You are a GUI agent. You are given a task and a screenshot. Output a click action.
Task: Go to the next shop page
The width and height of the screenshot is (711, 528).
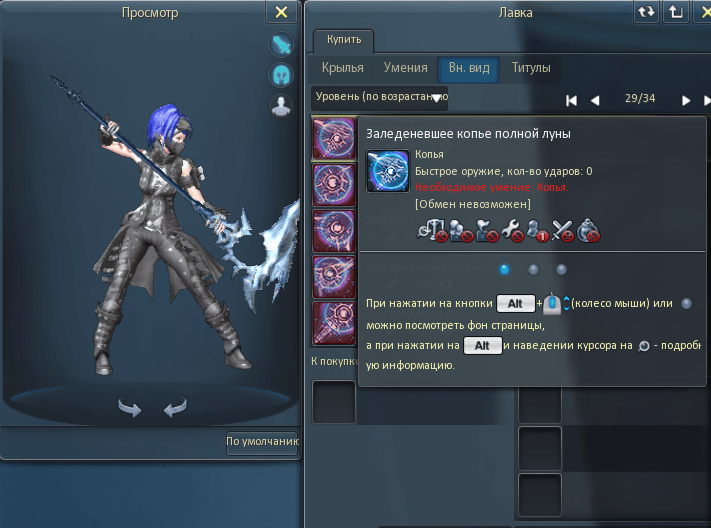pos(686,100)
